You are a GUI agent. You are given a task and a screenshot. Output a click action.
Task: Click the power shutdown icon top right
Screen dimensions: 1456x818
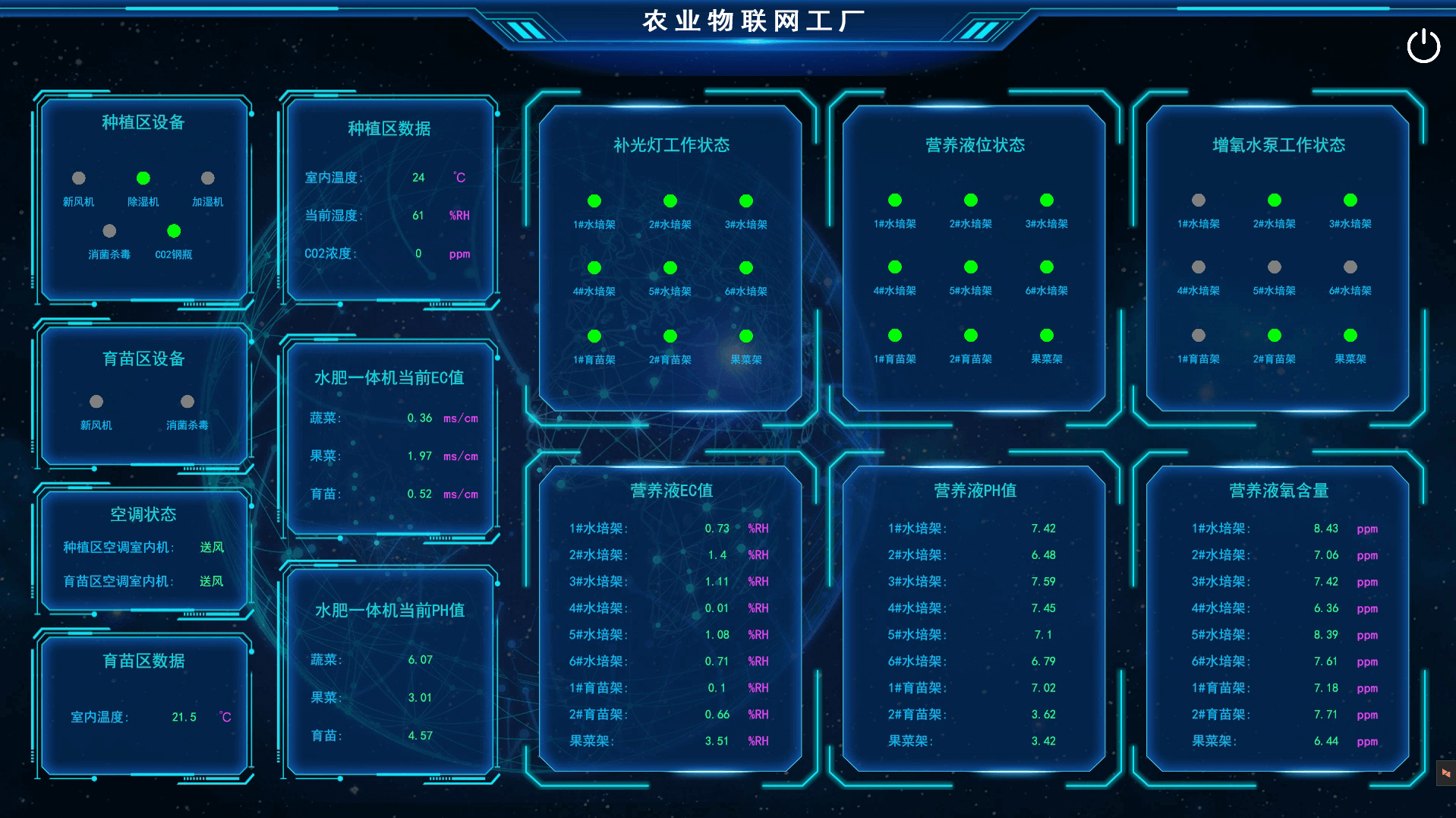1423,46
